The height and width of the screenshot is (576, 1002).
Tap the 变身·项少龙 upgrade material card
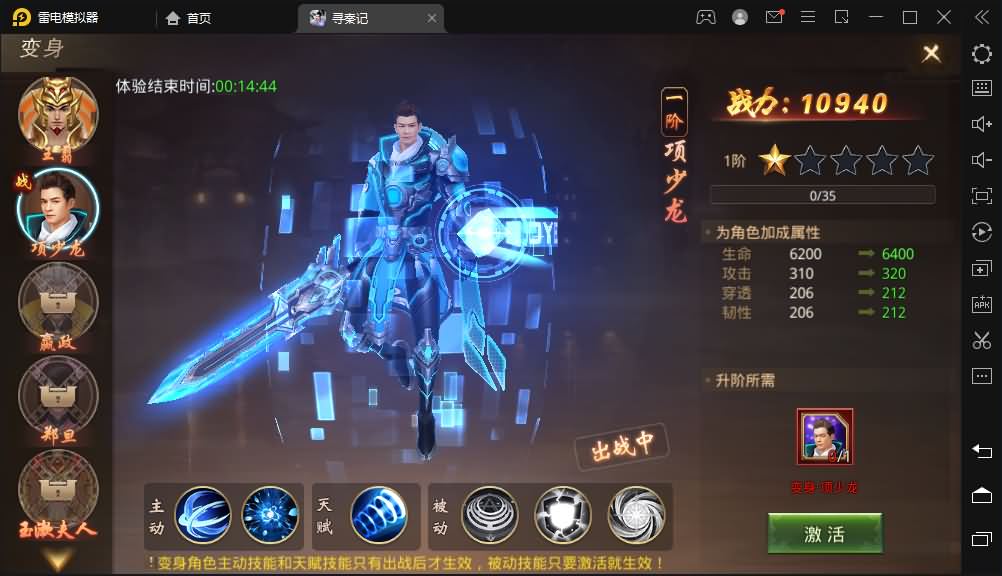click(825, 437)
